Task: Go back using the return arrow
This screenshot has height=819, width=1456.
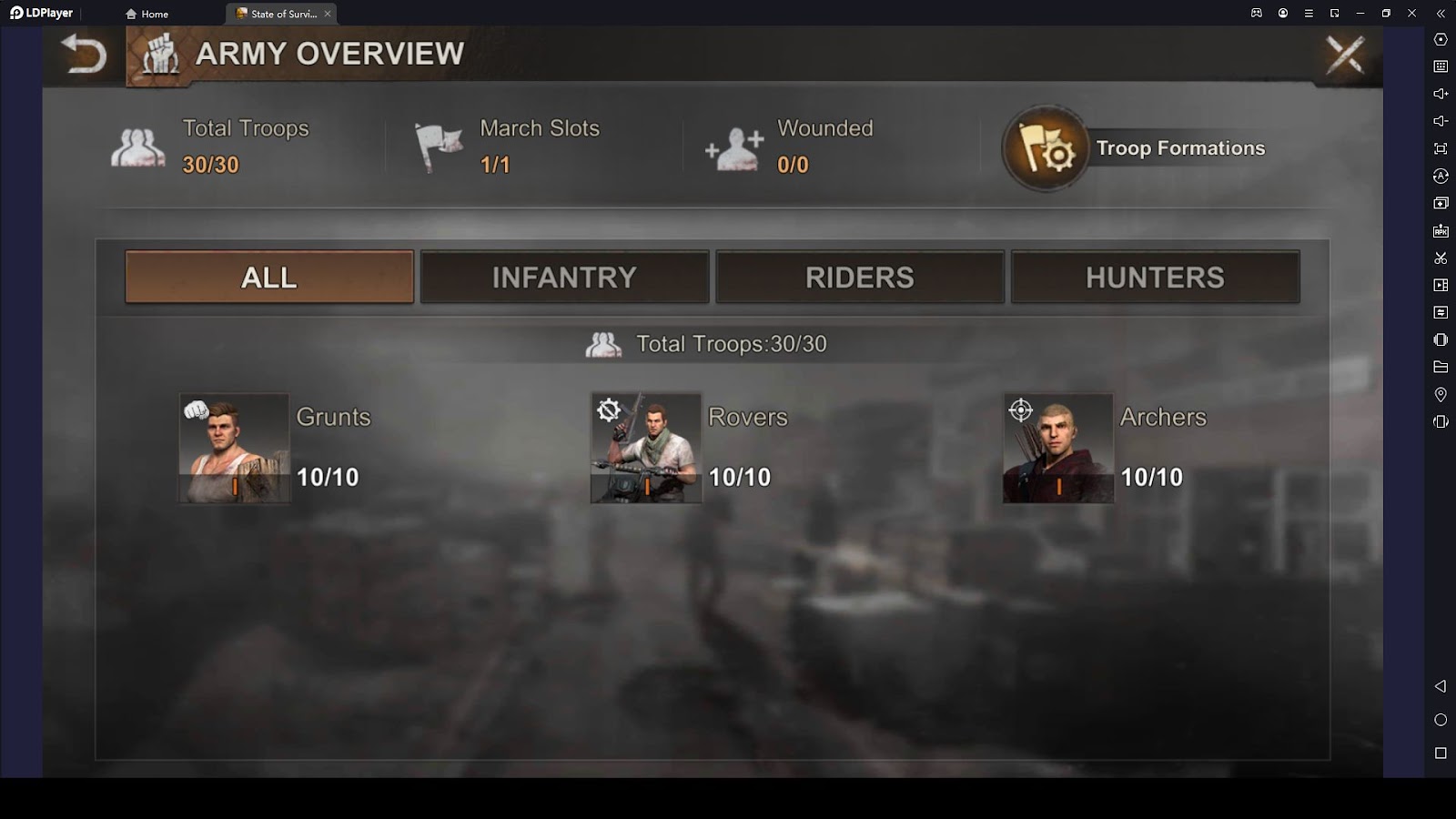Action: point(84,55)
